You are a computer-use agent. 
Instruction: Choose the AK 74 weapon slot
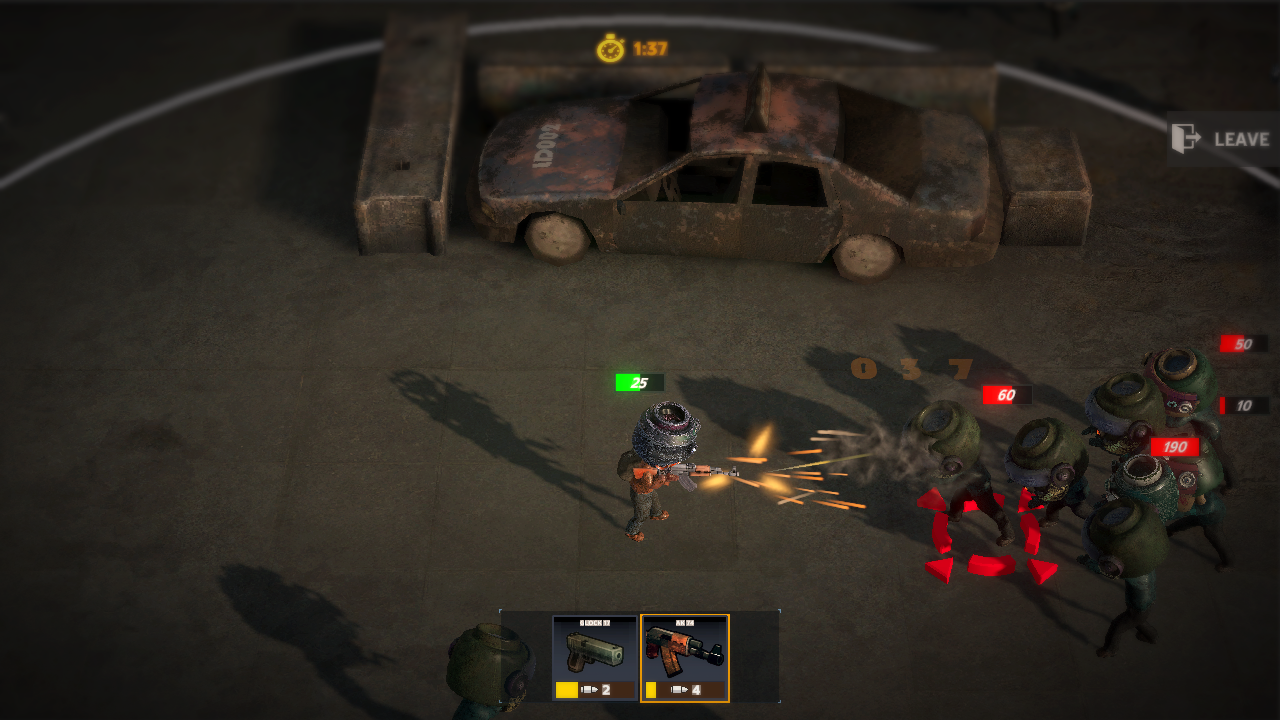(685, 658)
